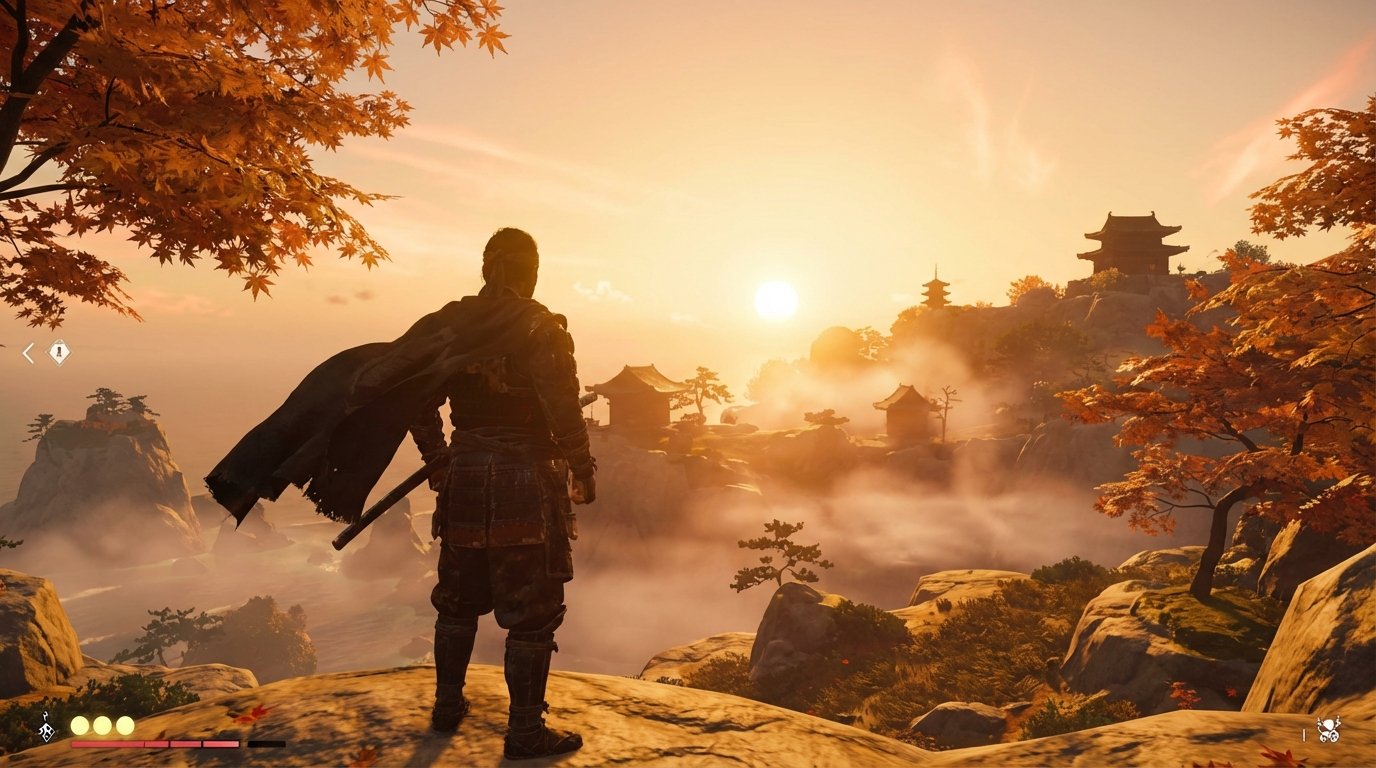1376x768 pixels.
Task: Toggle the rightmost red health segment
Action: tap(220, 744)
